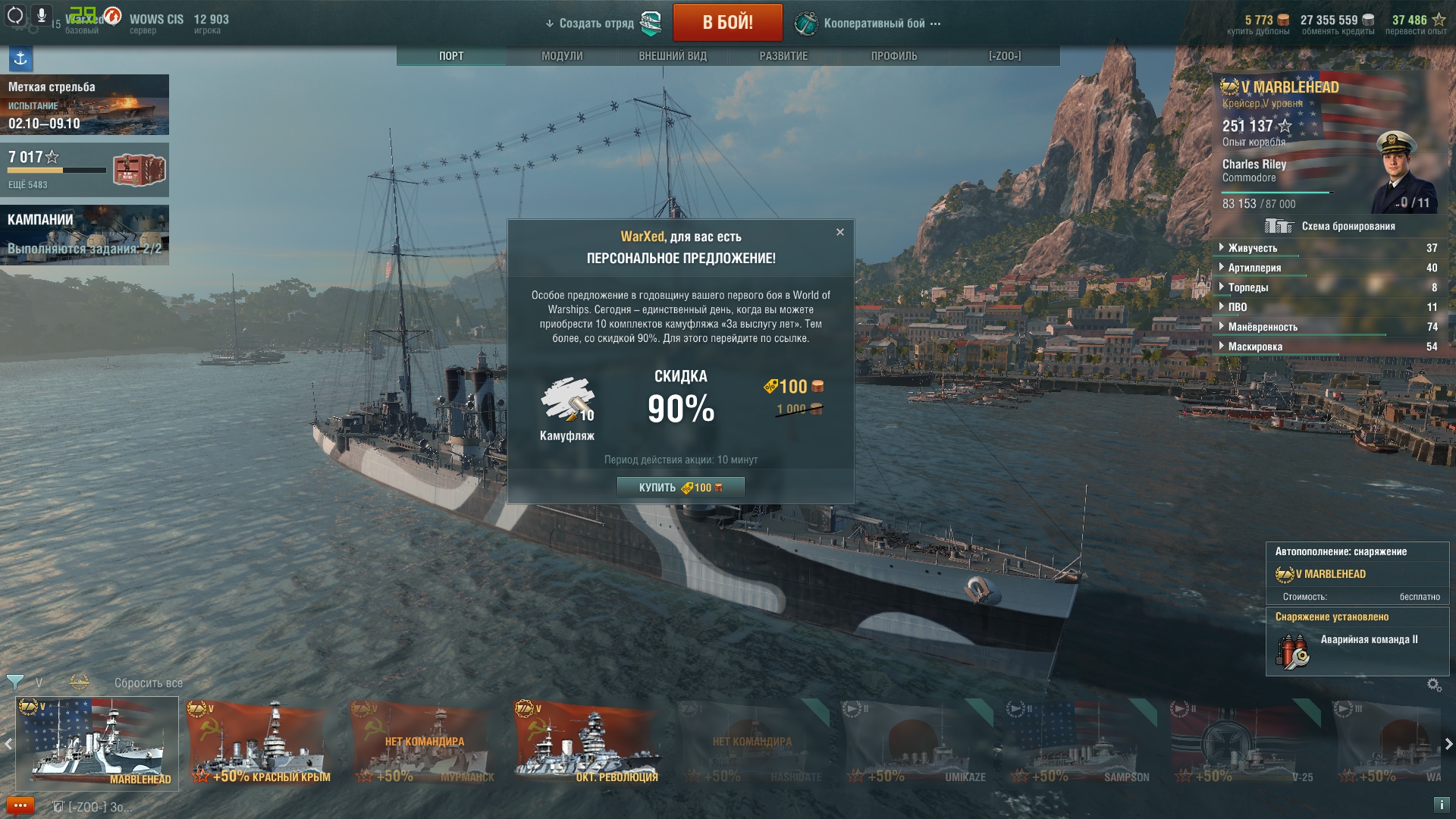Open the Метка стрельба challenge banner
This screenshot has width=1456, height=819.
tap(84, 105)
